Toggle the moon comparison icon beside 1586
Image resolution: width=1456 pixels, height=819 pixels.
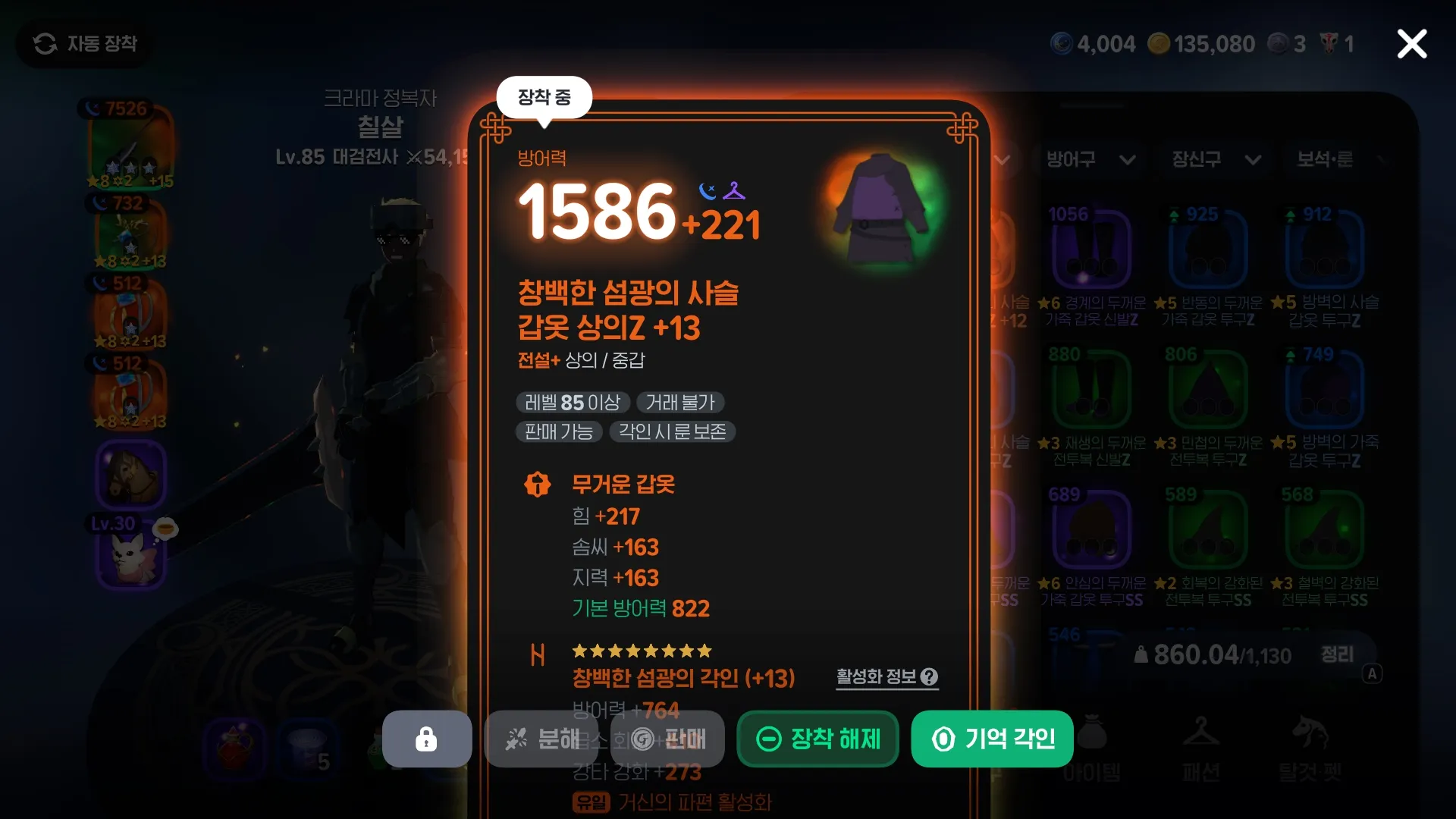(706, 192)
